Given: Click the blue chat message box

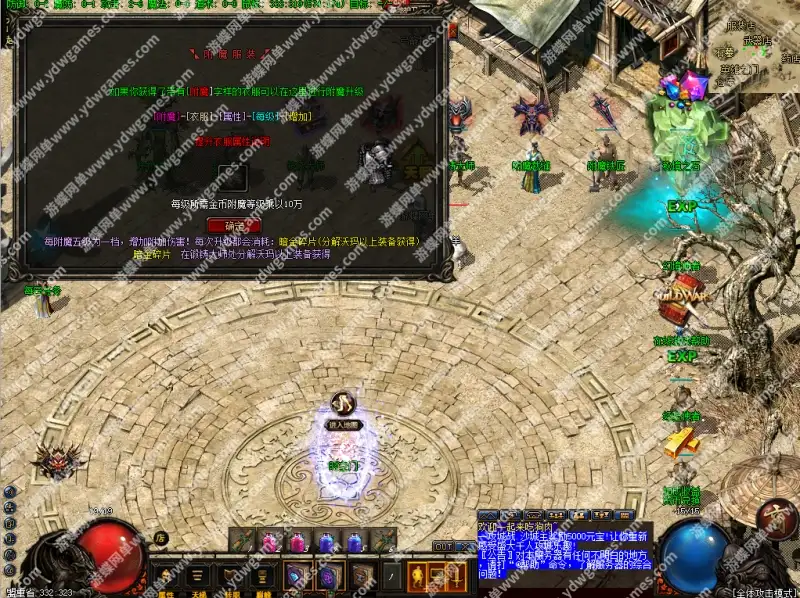Looking at the screenshot, I should [564, 550].
